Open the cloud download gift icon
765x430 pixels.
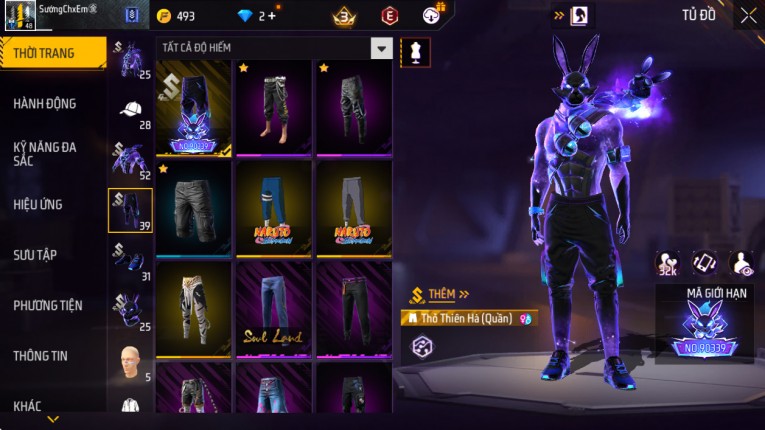432,16
